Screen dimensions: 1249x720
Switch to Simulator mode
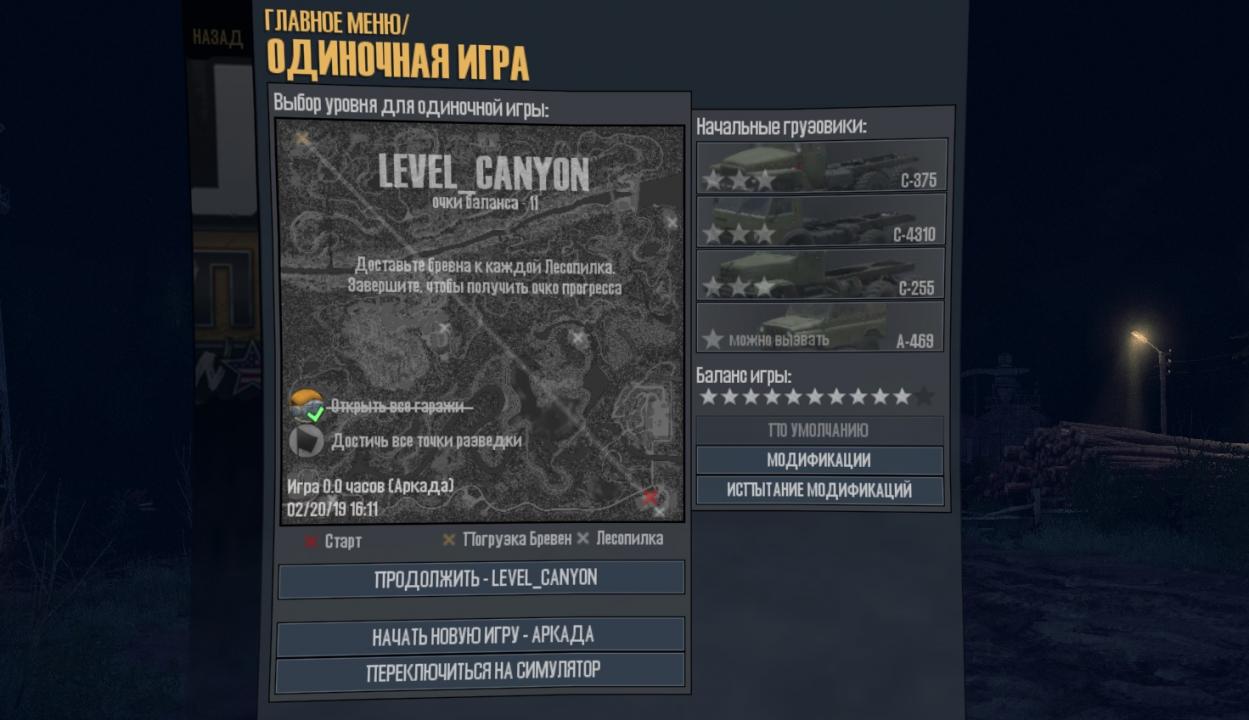481,670
